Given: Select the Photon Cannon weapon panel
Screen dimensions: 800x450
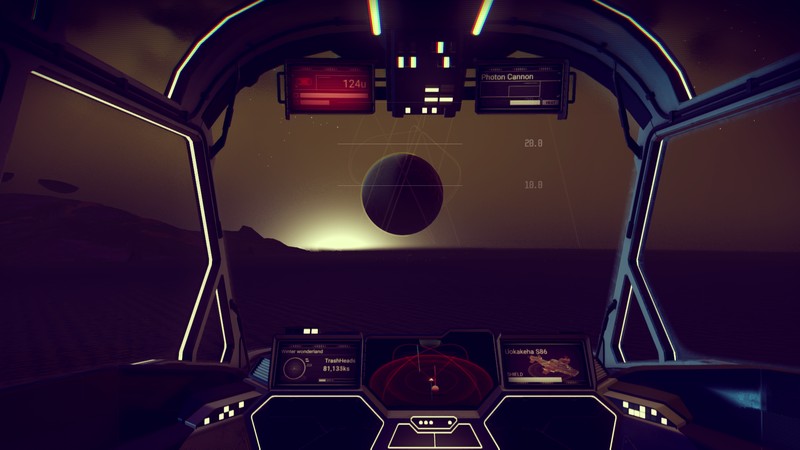Looking at the screenshot, I should tap(520, 88).
